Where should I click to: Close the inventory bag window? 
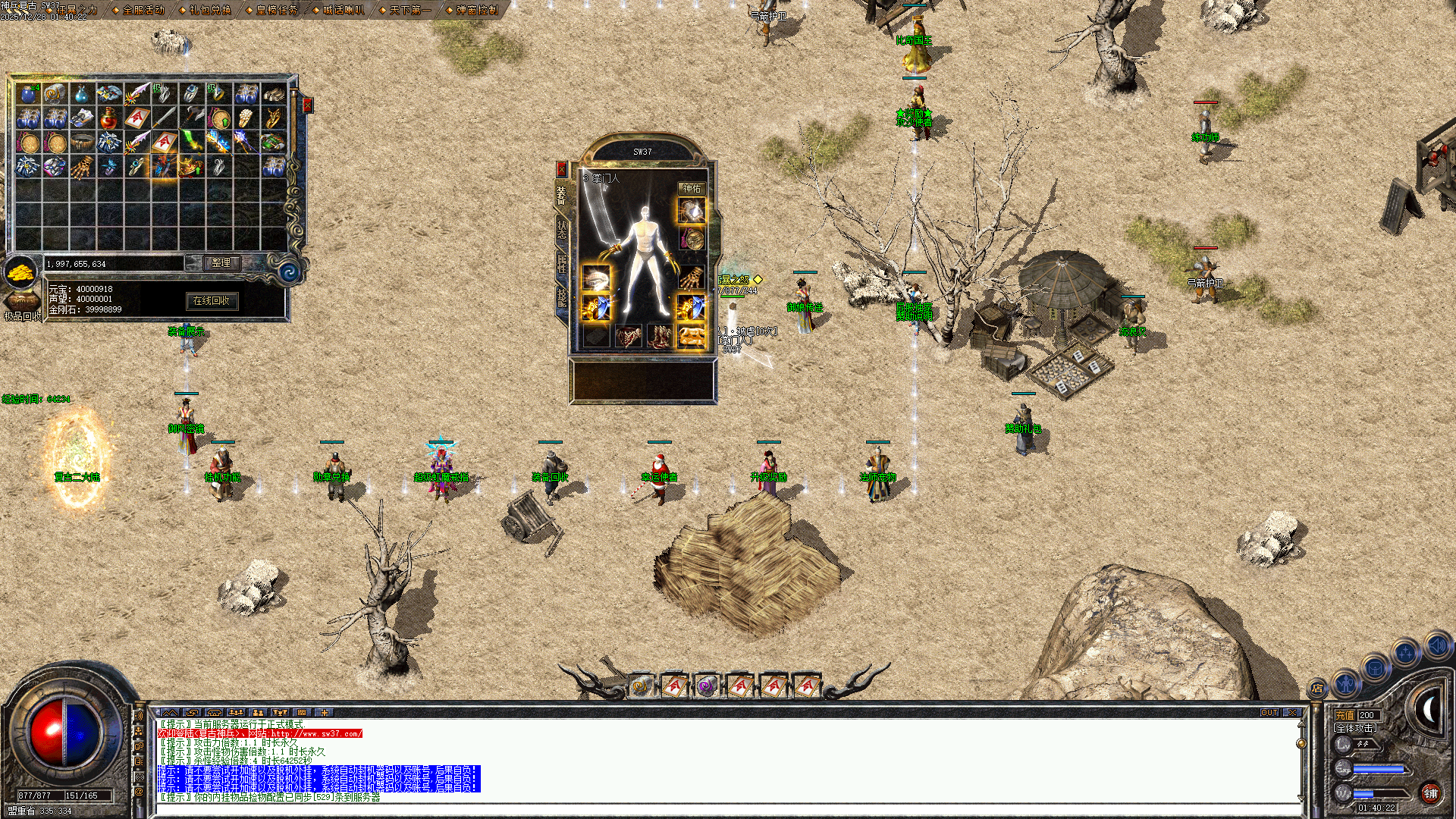tap(307, 105)
